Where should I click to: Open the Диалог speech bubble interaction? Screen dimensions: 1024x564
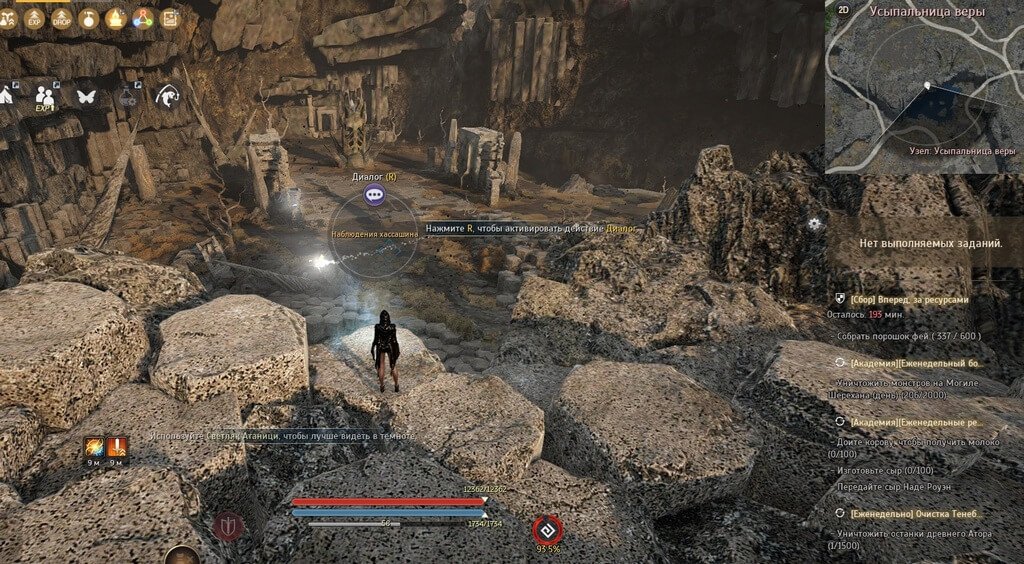pos(374,195)
